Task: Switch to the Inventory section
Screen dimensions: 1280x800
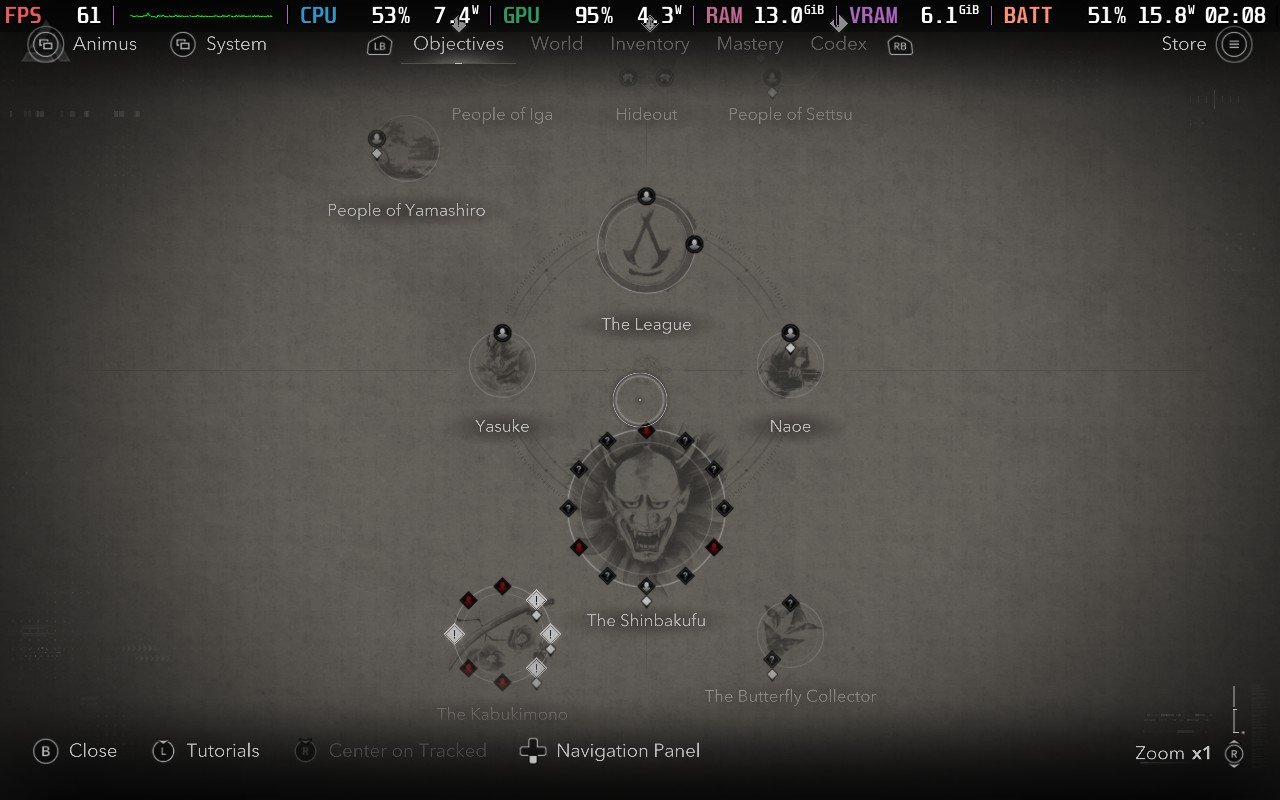Action: 649,44
